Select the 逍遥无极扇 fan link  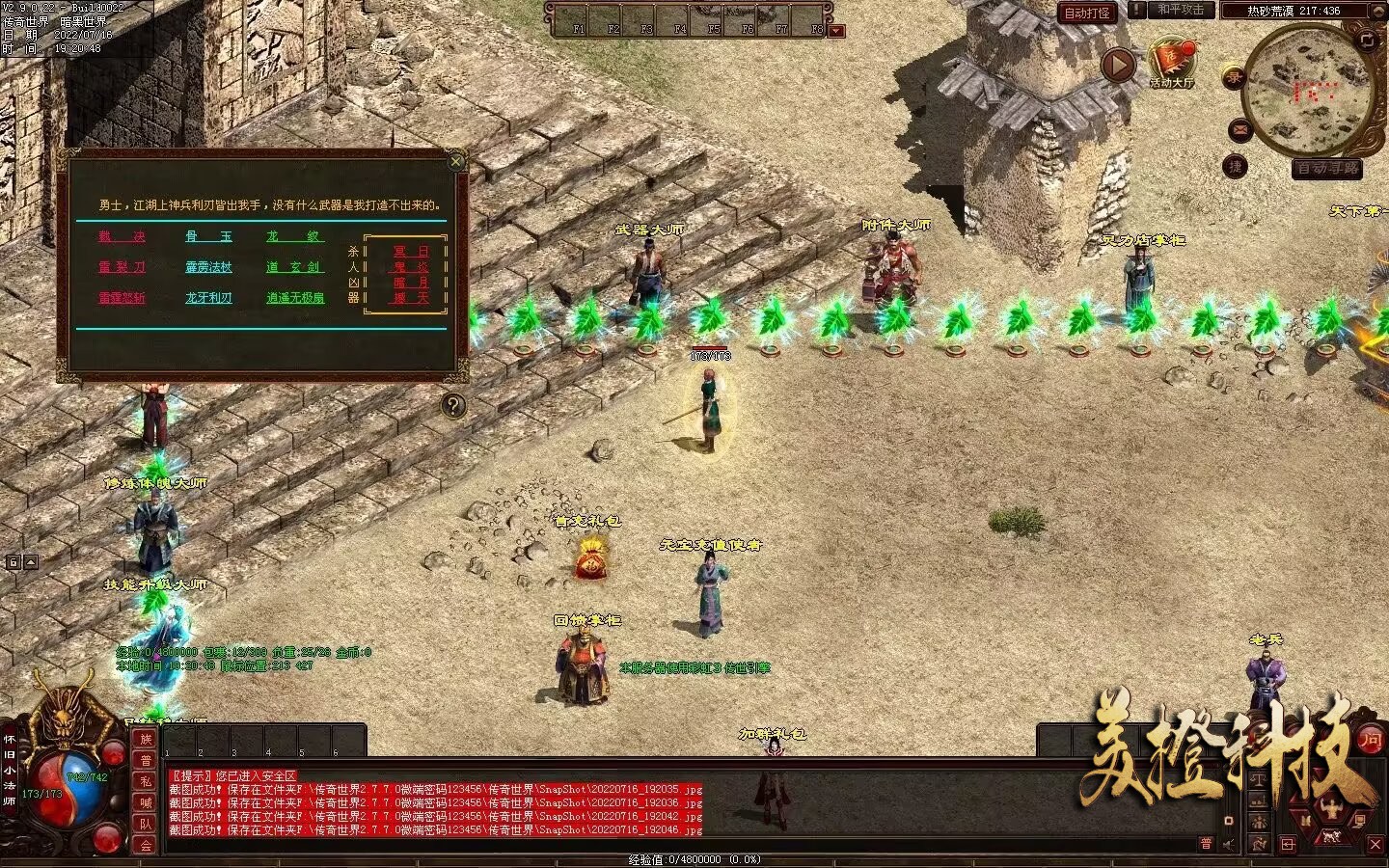click(295, 298)
